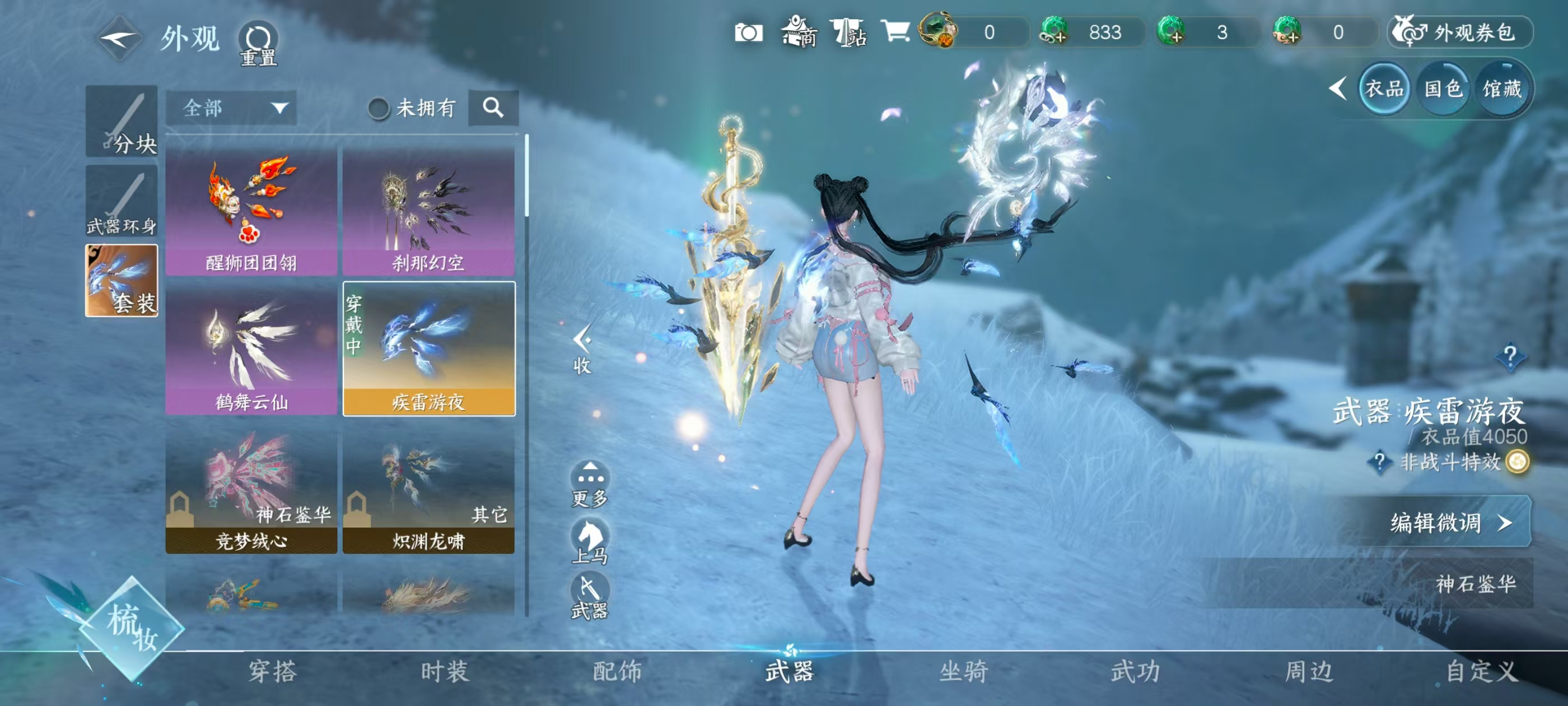Image resolution: width=1568 pixels, height=706 pixels.
Task: Switch to the 时装 bottom tab
Action: tap(445, 671)
